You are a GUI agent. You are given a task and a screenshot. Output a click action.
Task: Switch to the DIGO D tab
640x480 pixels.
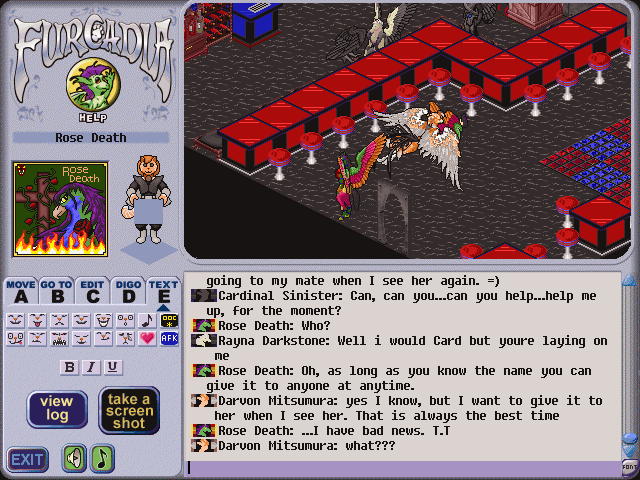pos(128,291)
